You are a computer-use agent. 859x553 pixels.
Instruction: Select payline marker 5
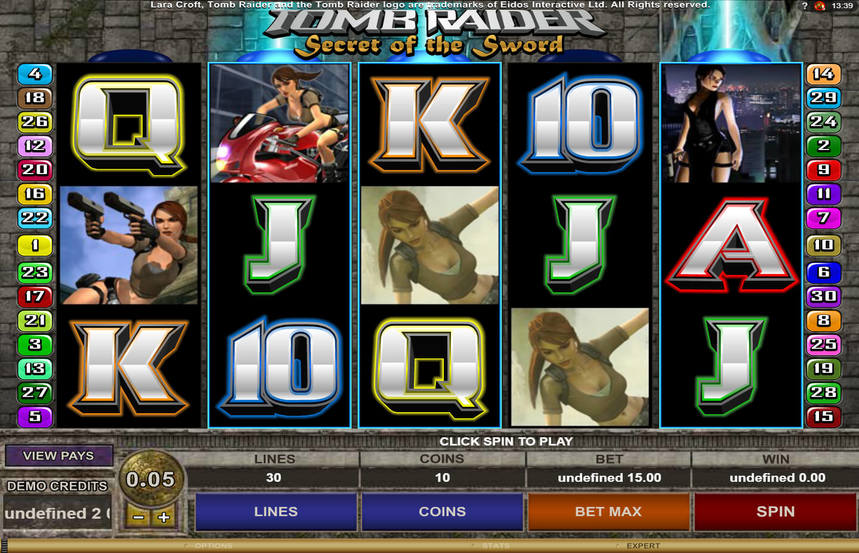click(35, 417)
